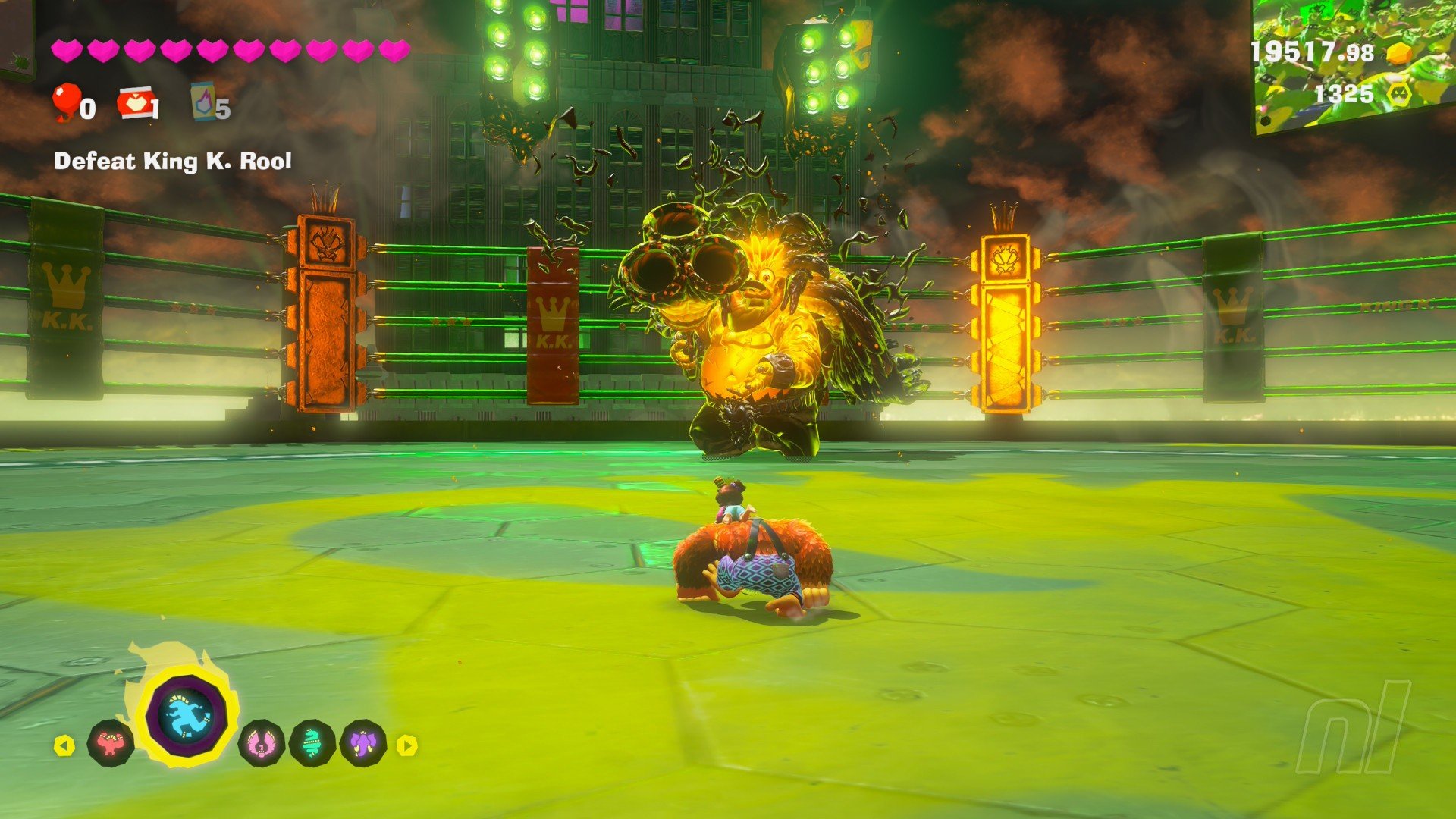The width and height of the screenshot is (1456, 819).
Task: Click the yellow right arrow beside the forms
Action: 407,746
